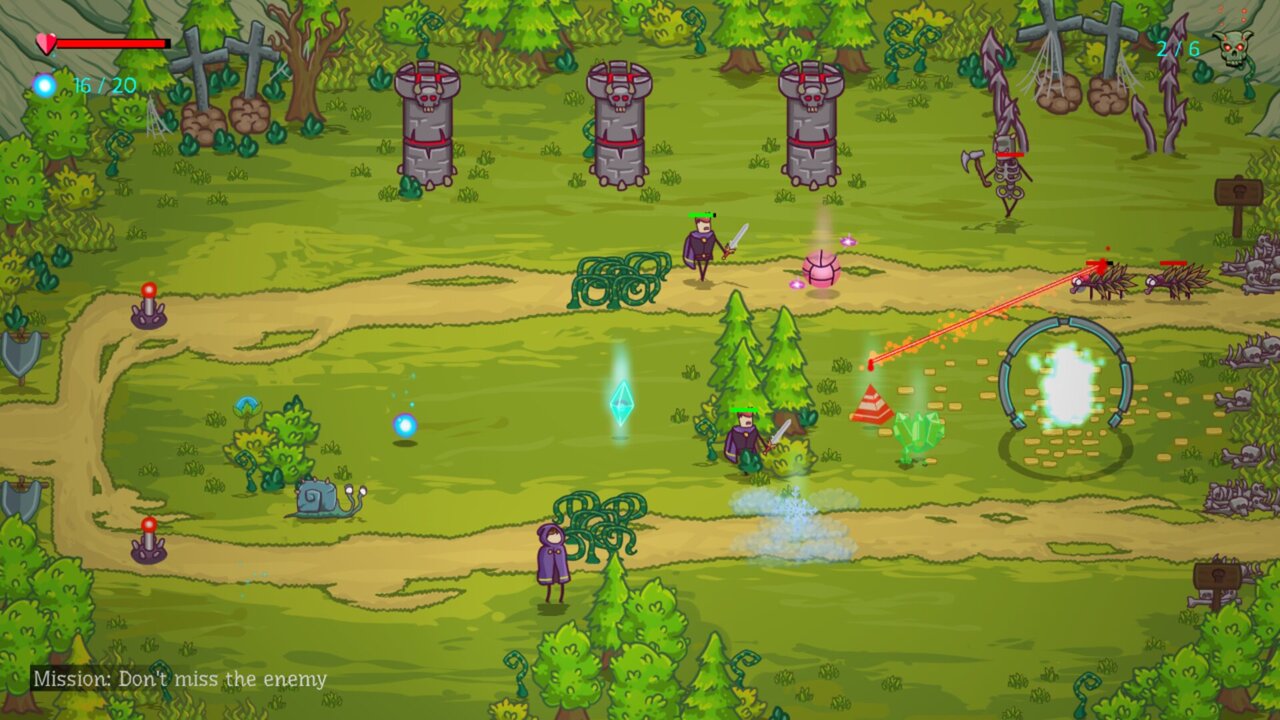
Task: Click the heart health icon
Action: [44, 42]
